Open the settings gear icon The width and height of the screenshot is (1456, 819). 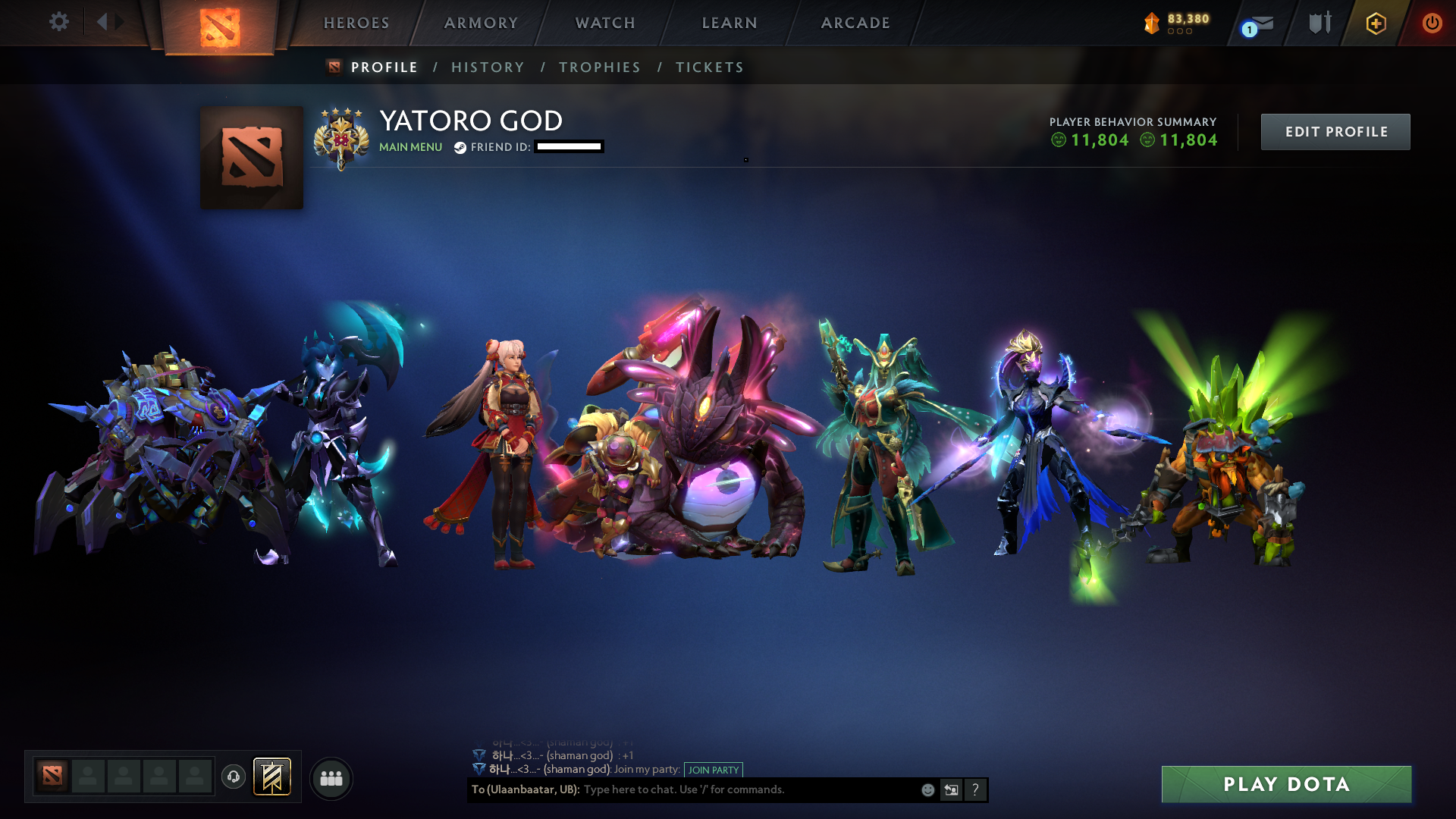58,22
